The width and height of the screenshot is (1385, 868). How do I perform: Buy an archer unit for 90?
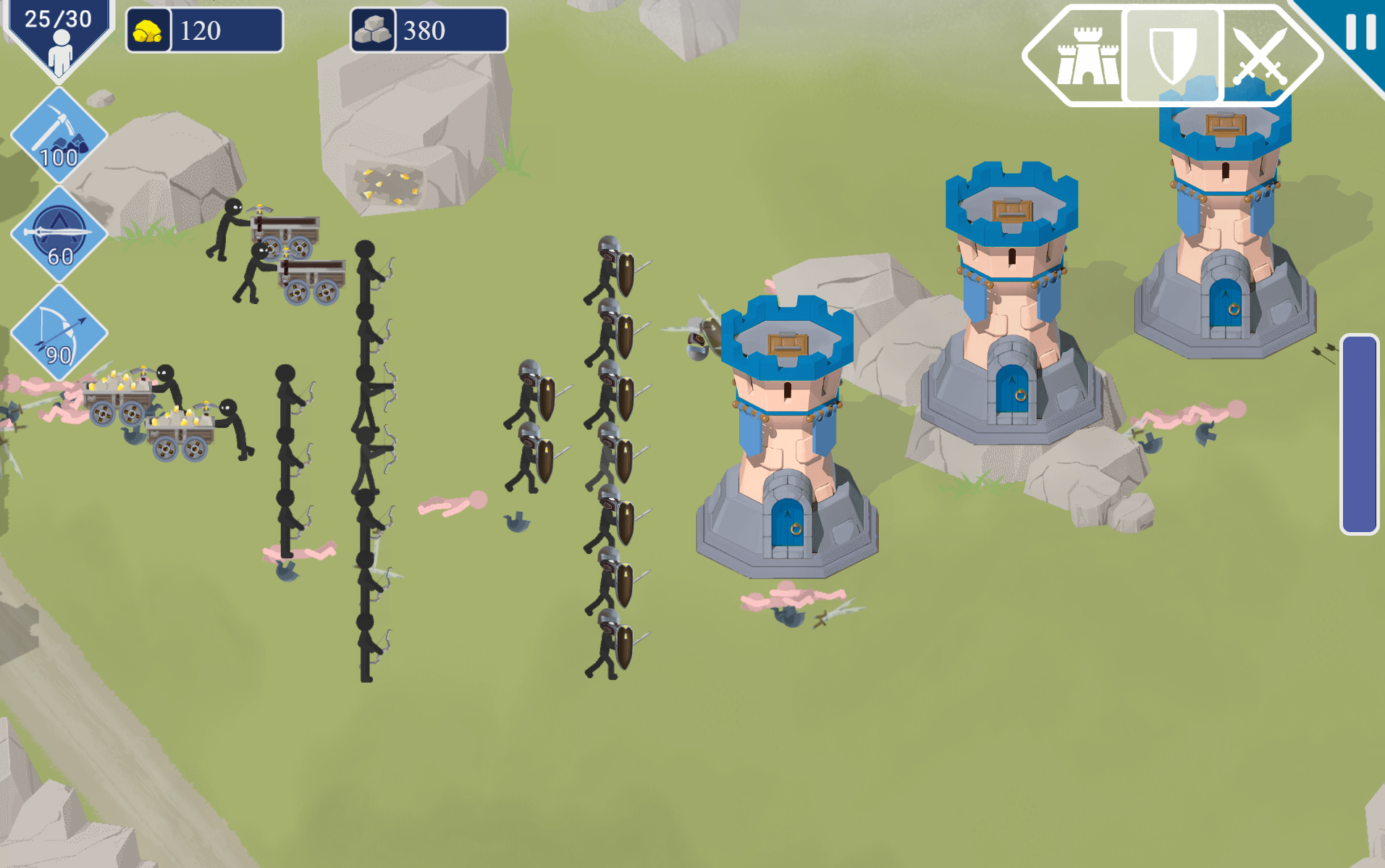tap(59, 332)
